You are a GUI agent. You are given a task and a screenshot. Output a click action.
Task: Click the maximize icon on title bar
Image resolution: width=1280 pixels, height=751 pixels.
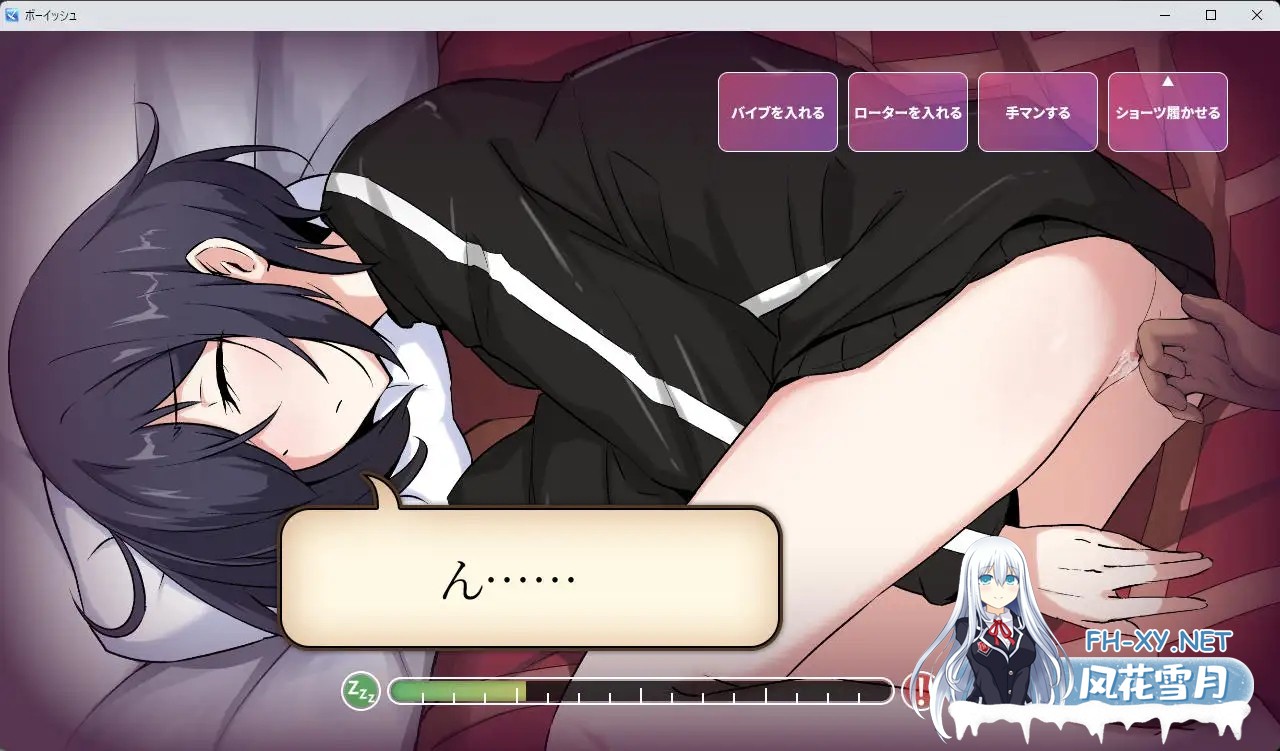[x=1210, y=15]
